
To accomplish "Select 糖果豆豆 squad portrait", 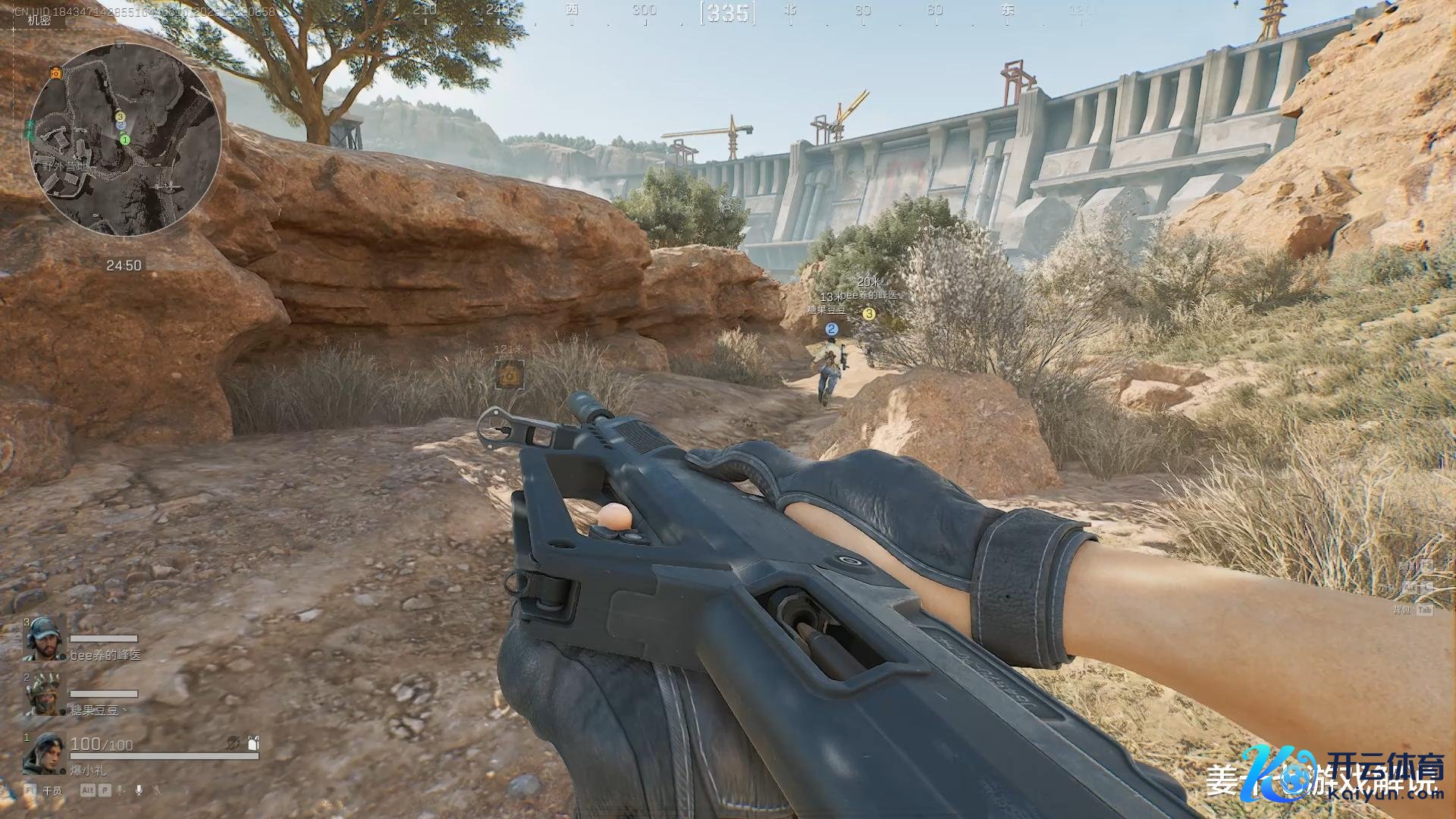I will (x=44, y=695).
